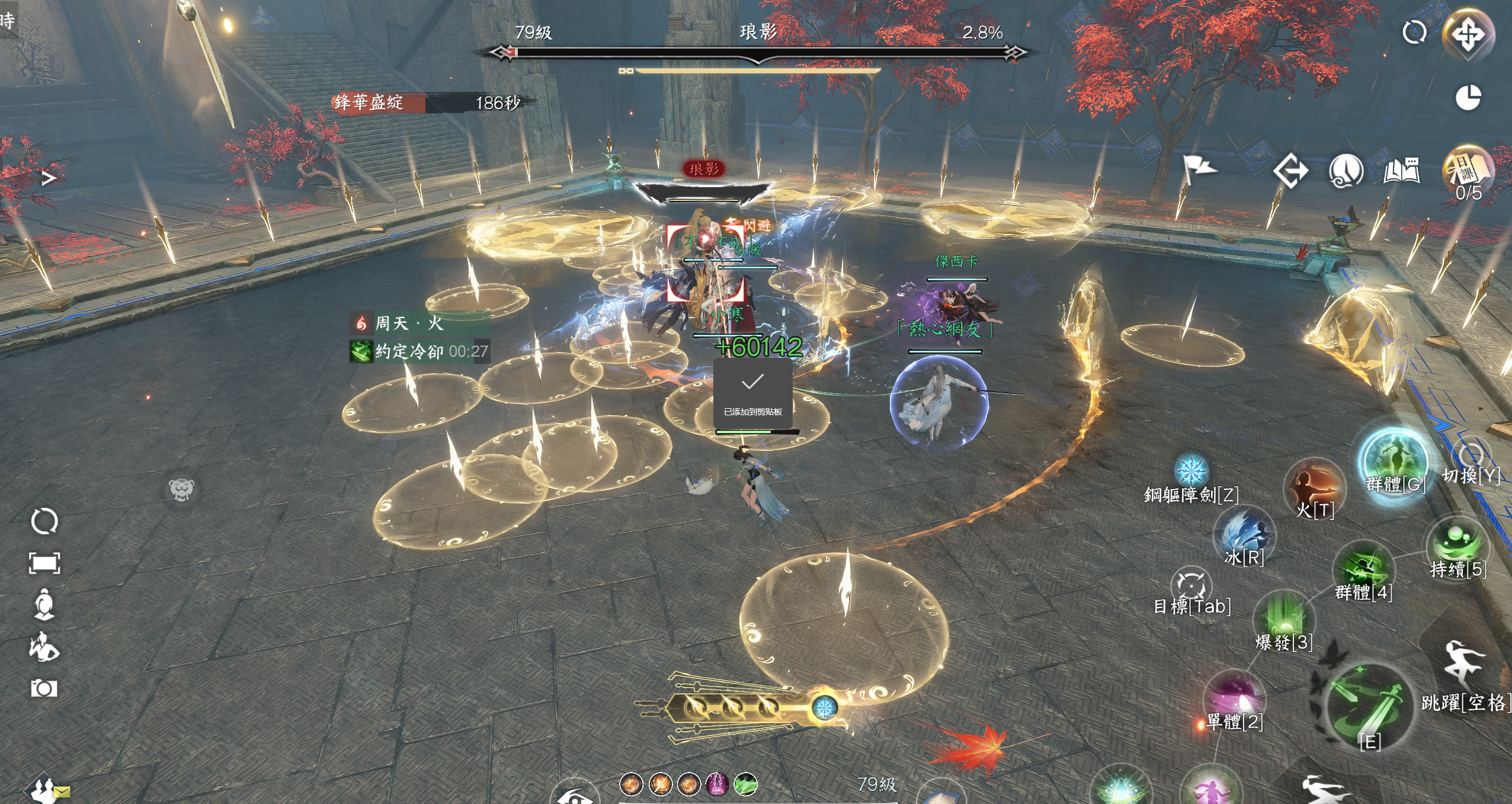This screenshot has height=804, width=1512.
Task: Activate the 鋼軀障劍 snowflake skill
Action: (x=1191, y=472)
